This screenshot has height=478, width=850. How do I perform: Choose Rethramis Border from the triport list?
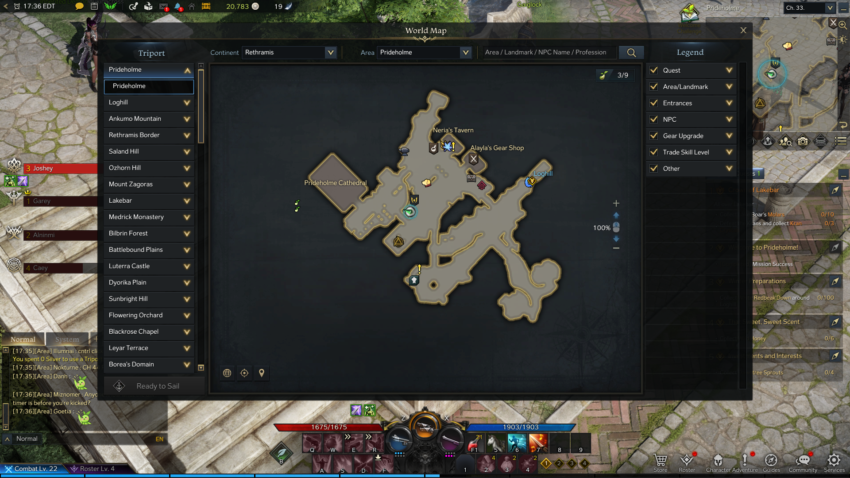150,135
